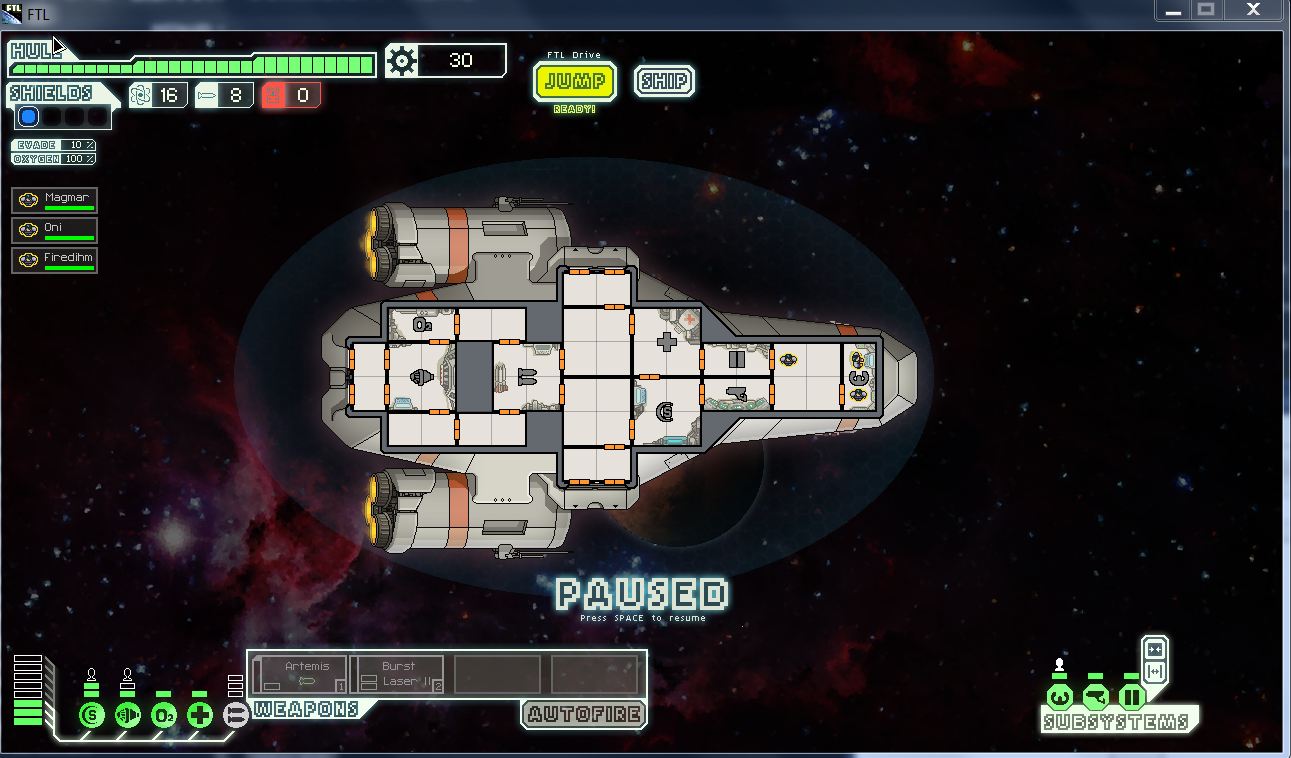This screenshot has height=758, width=1291.
Task: Click the Doors subsystem icon
Action: [1131, 696]
